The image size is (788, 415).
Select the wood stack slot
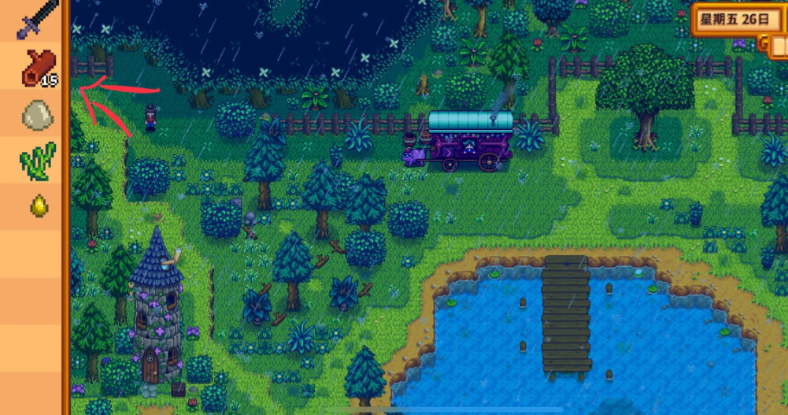point(35,67)
